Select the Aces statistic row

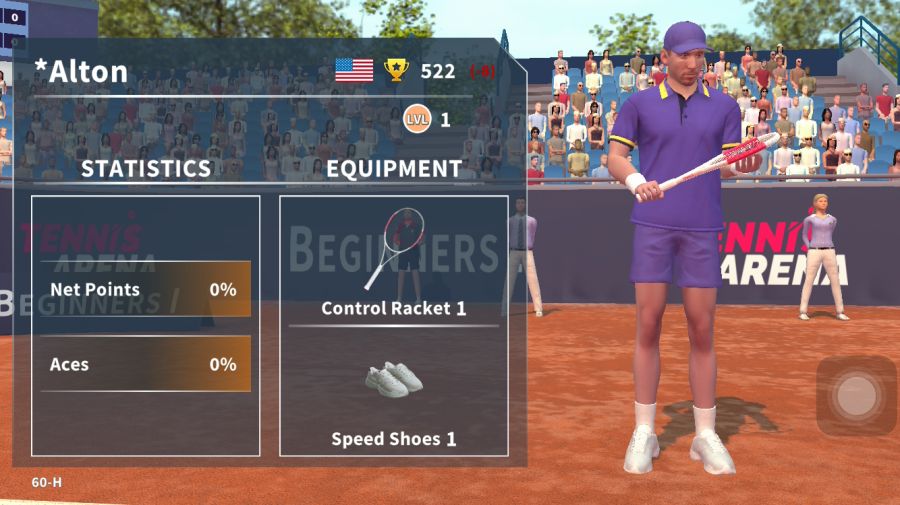(x=145, y=364)
